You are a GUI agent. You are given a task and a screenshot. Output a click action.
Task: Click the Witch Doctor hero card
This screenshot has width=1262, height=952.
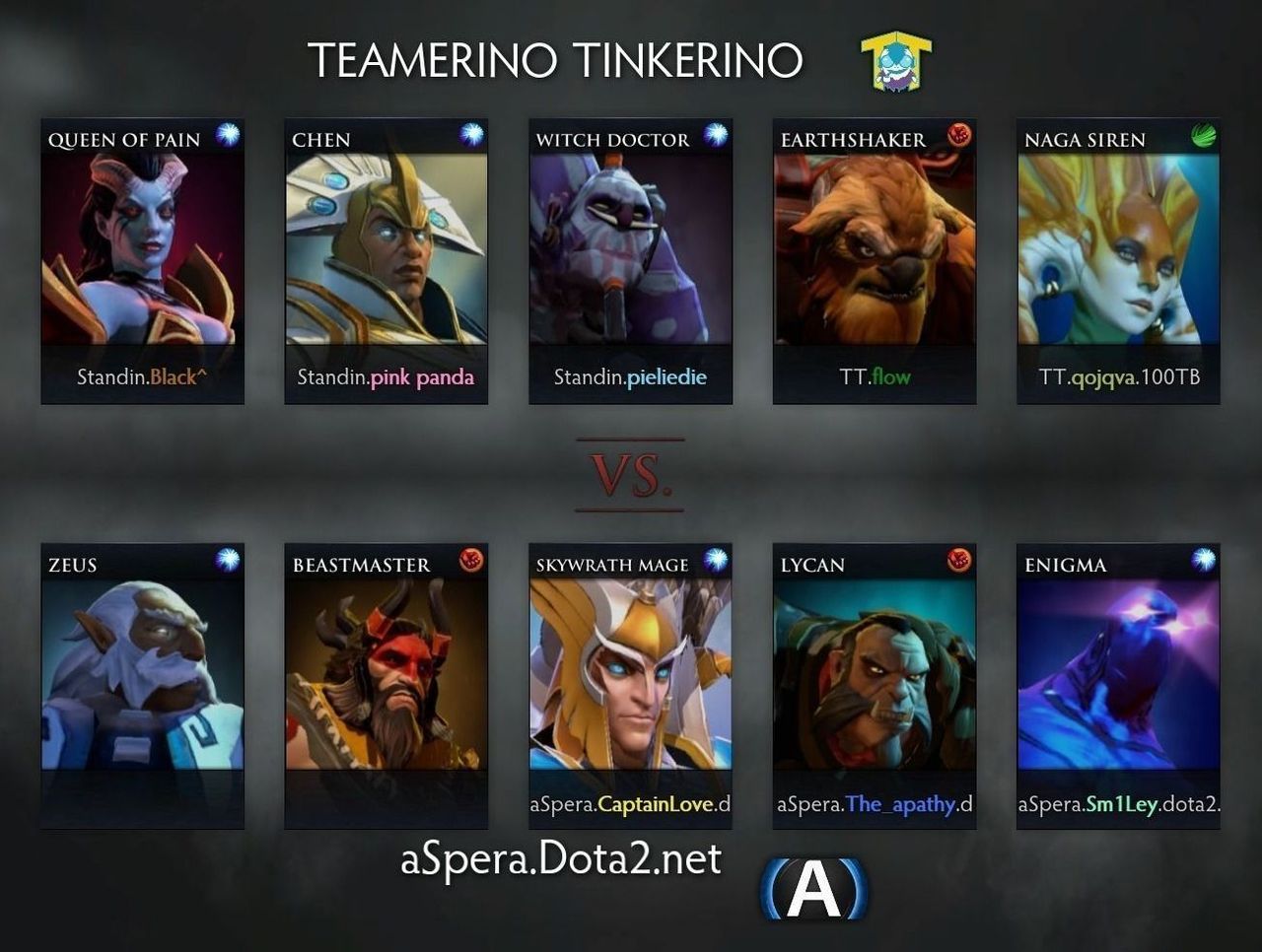[x=630, y=261]
